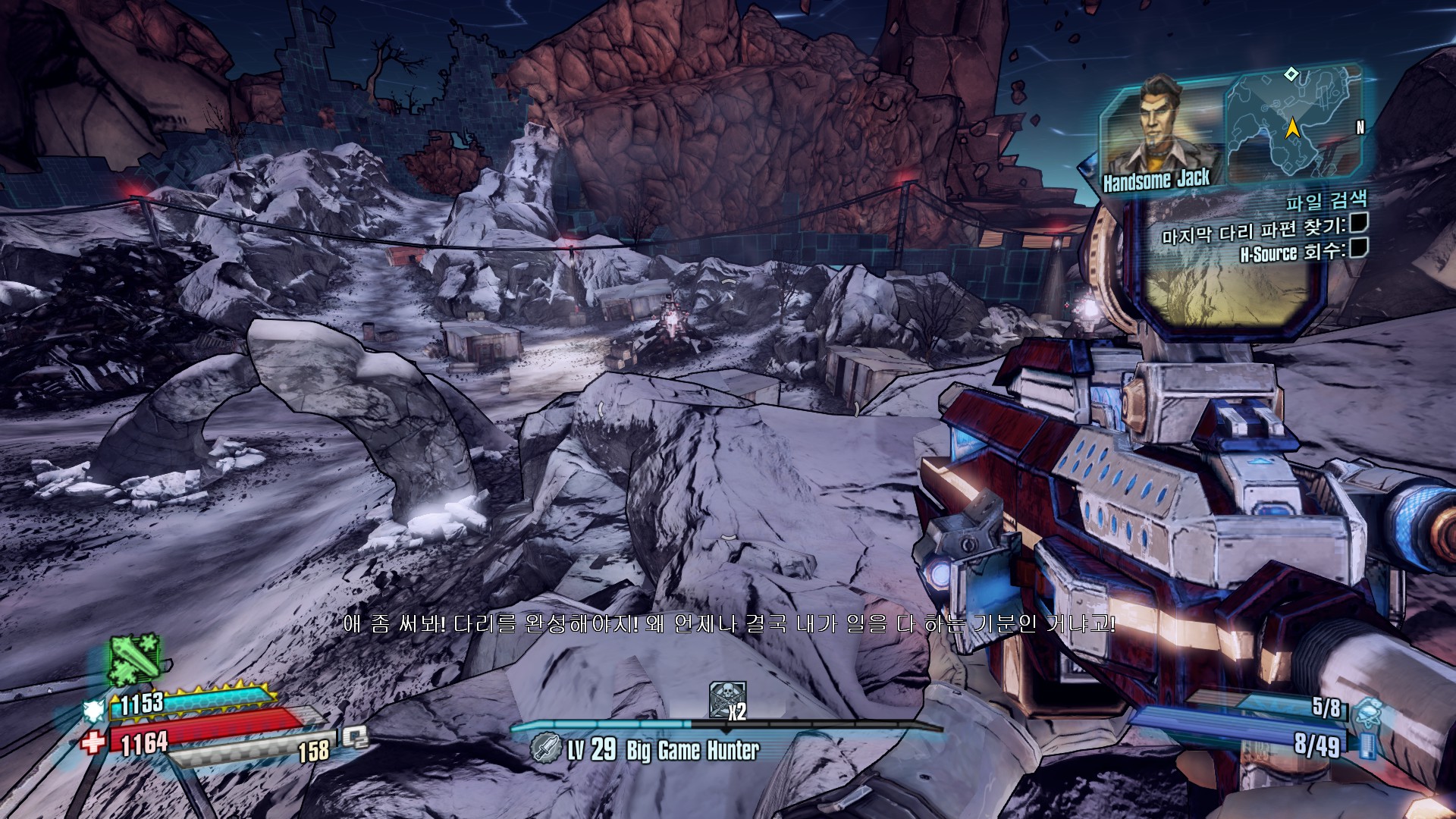Select the skull kill-stack buff icon
Screen dimensions: 1456x819
[726, 699]
